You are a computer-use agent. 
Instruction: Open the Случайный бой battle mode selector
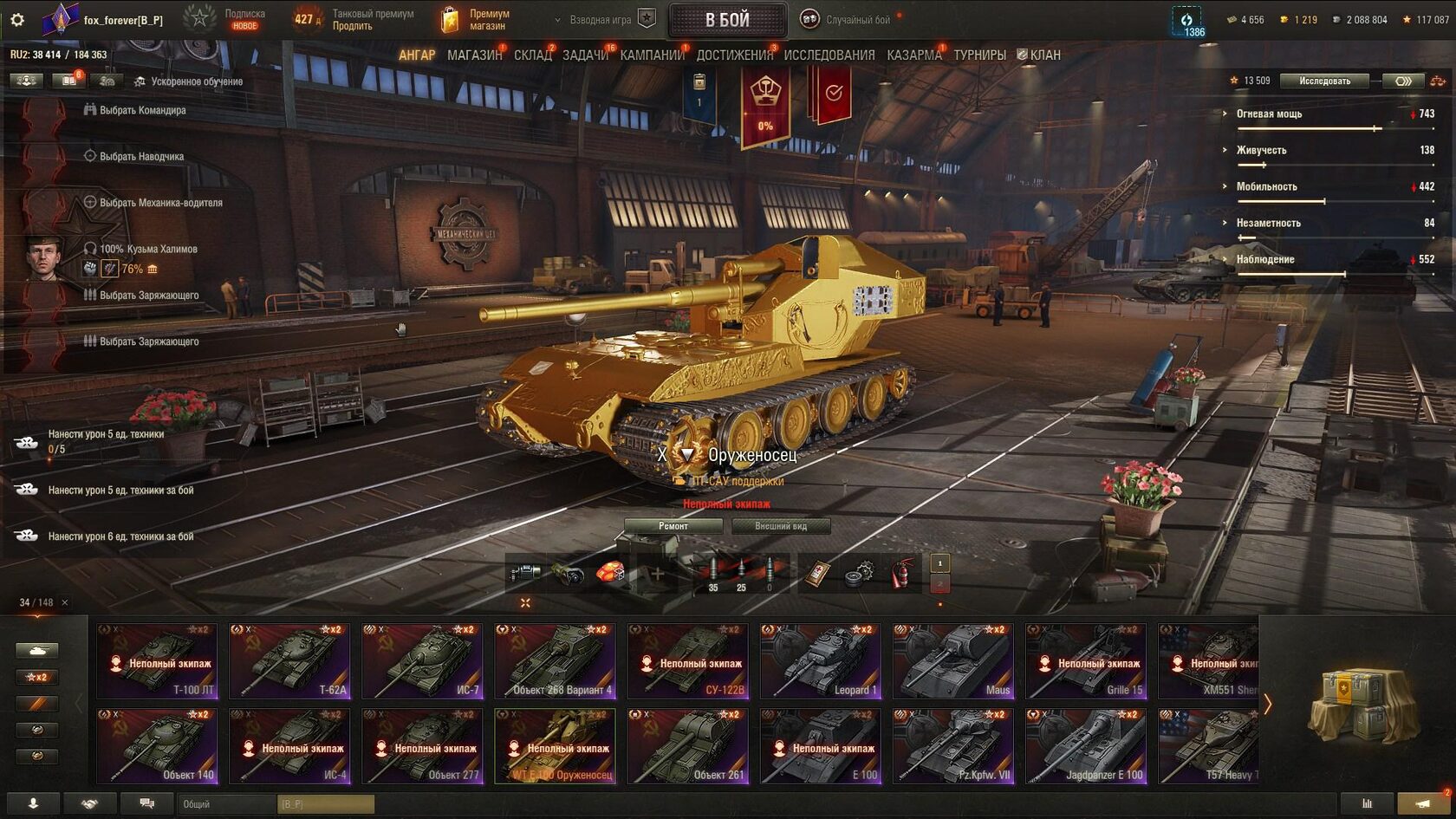857,20
